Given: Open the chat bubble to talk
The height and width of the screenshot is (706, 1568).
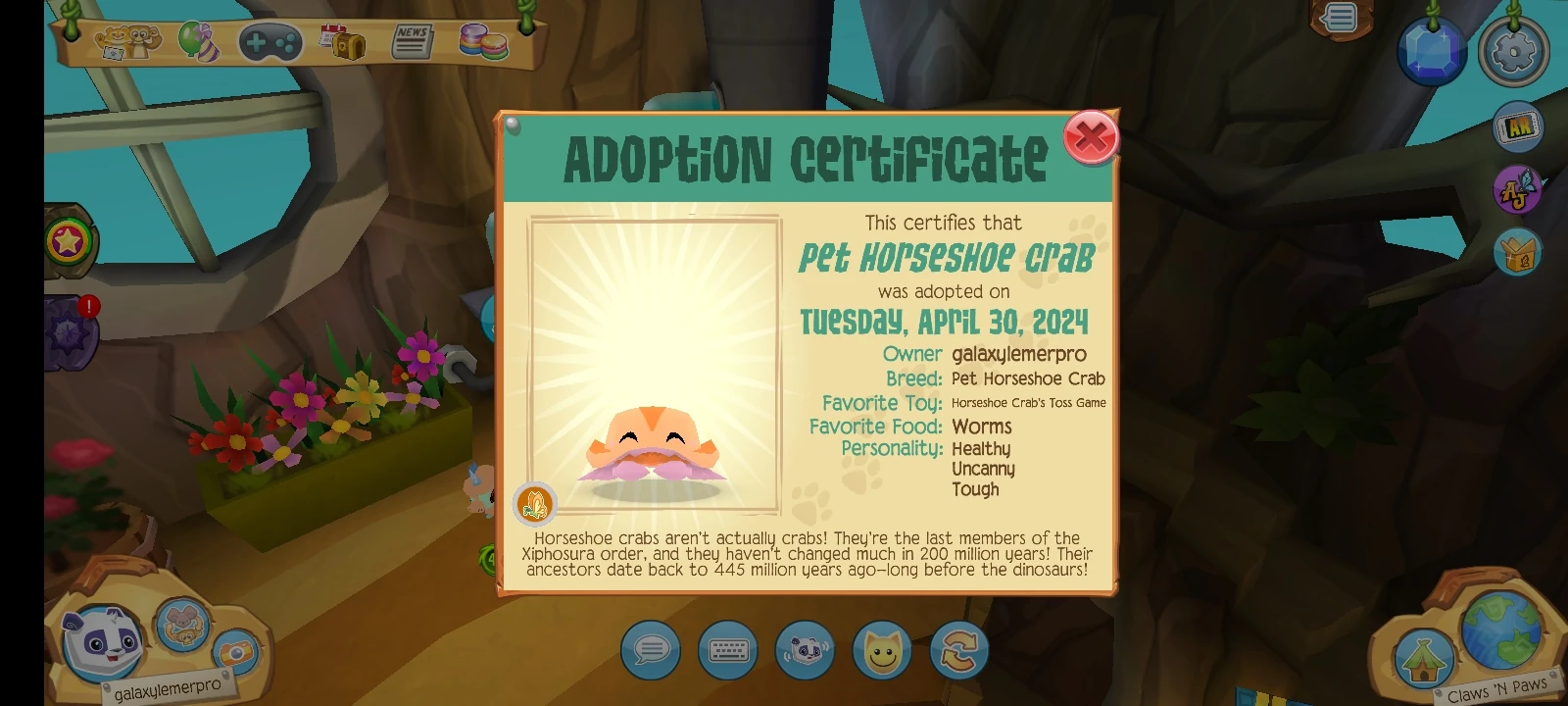Looking at the screenshot, I should [x=651, y=650].
